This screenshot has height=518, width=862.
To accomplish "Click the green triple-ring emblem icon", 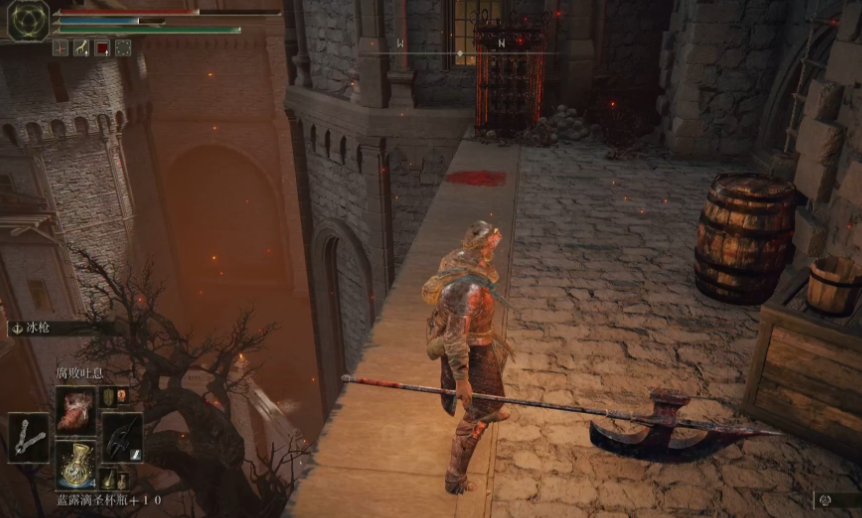I will click(28, 20).
